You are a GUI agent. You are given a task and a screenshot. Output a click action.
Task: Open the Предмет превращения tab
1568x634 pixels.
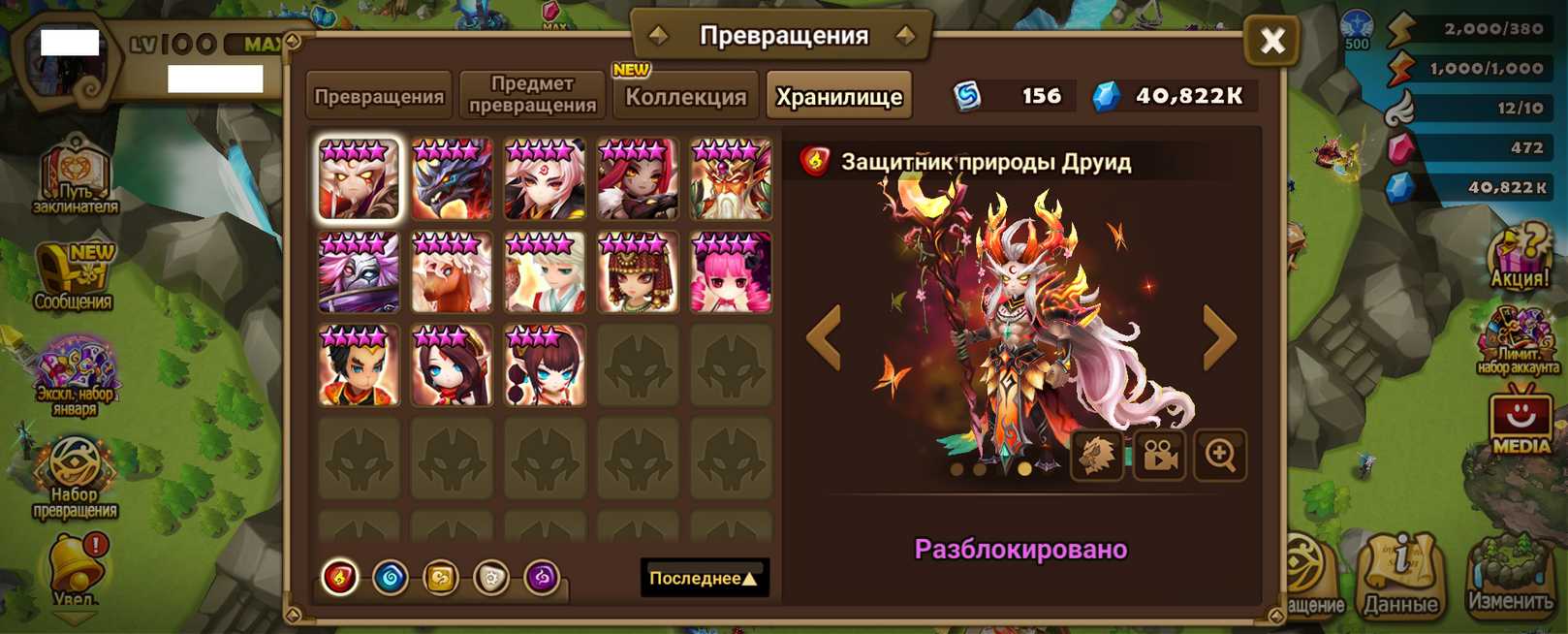click(x=532, y=95)
